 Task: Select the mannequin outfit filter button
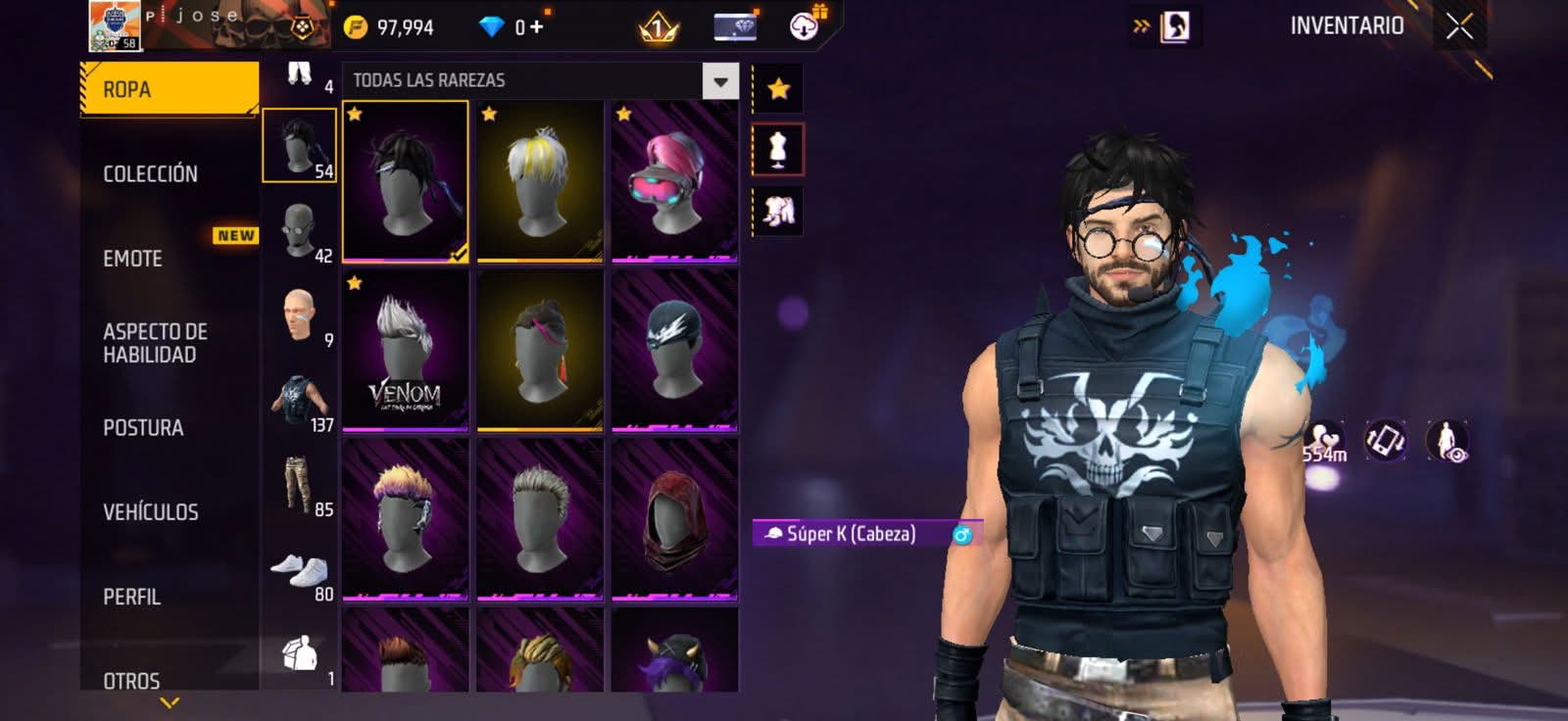[x=778, y=150]
